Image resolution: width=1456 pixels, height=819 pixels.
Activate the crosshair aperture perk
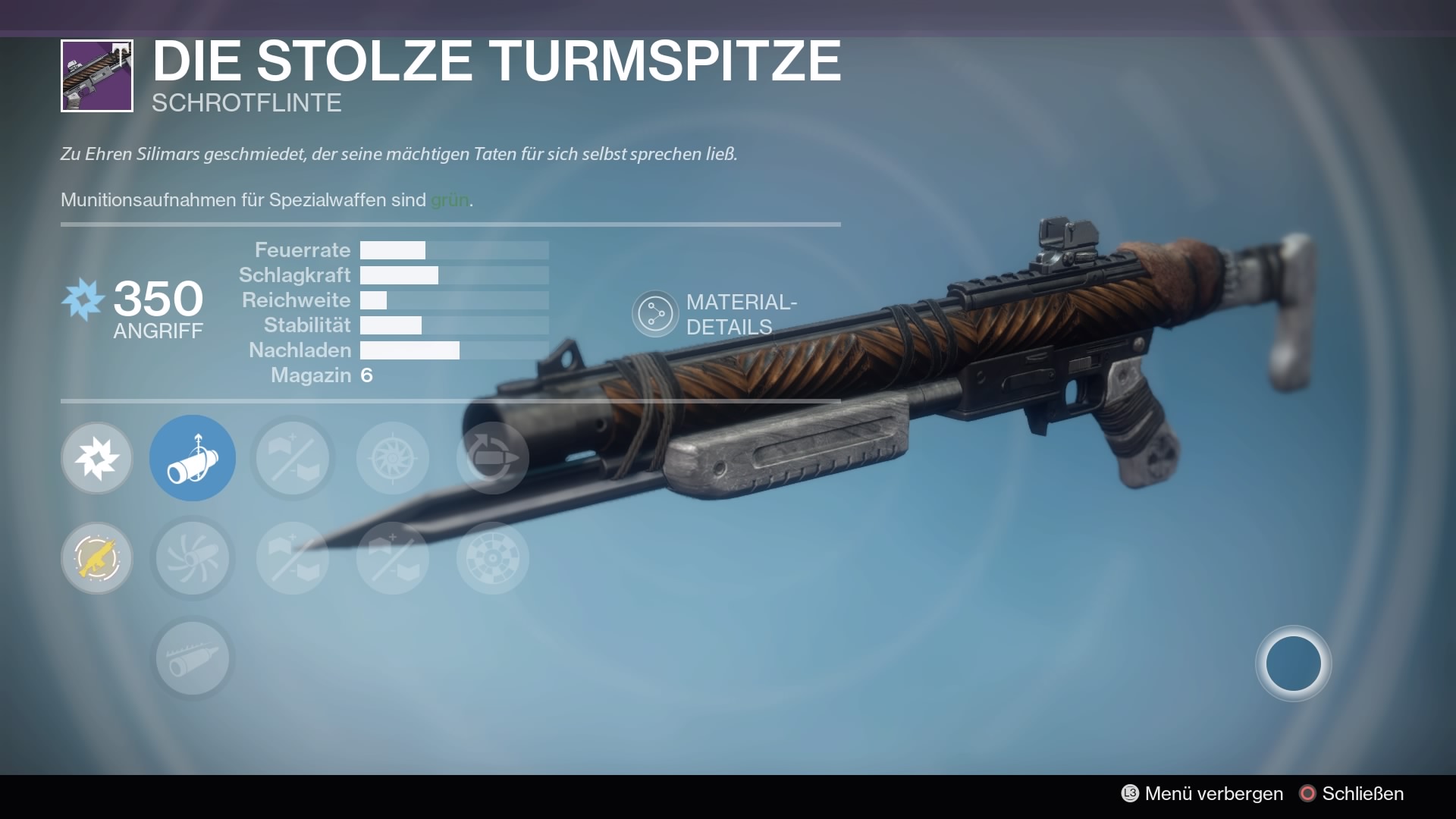[393, 458]
